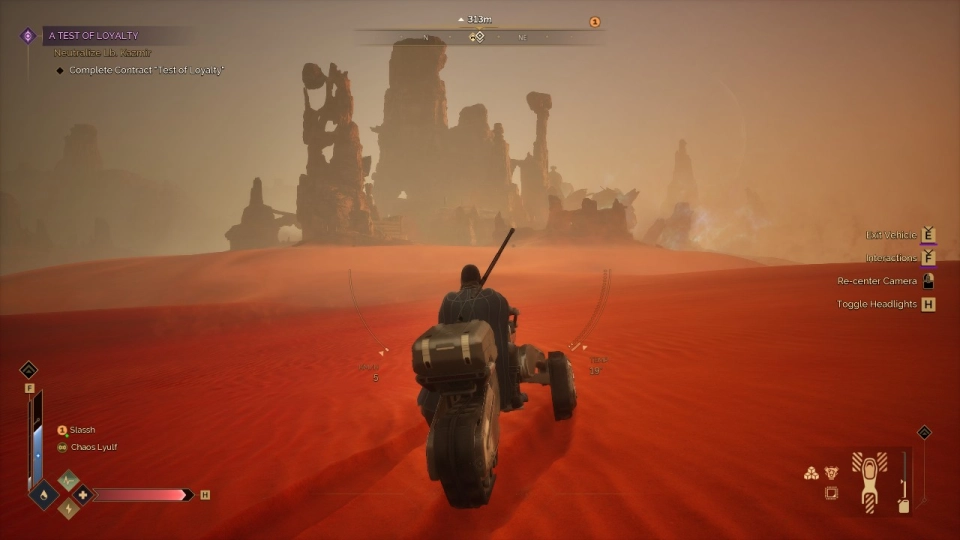Click the vehicle engine module icon
The image size is (960, 540).
point(831,473)
